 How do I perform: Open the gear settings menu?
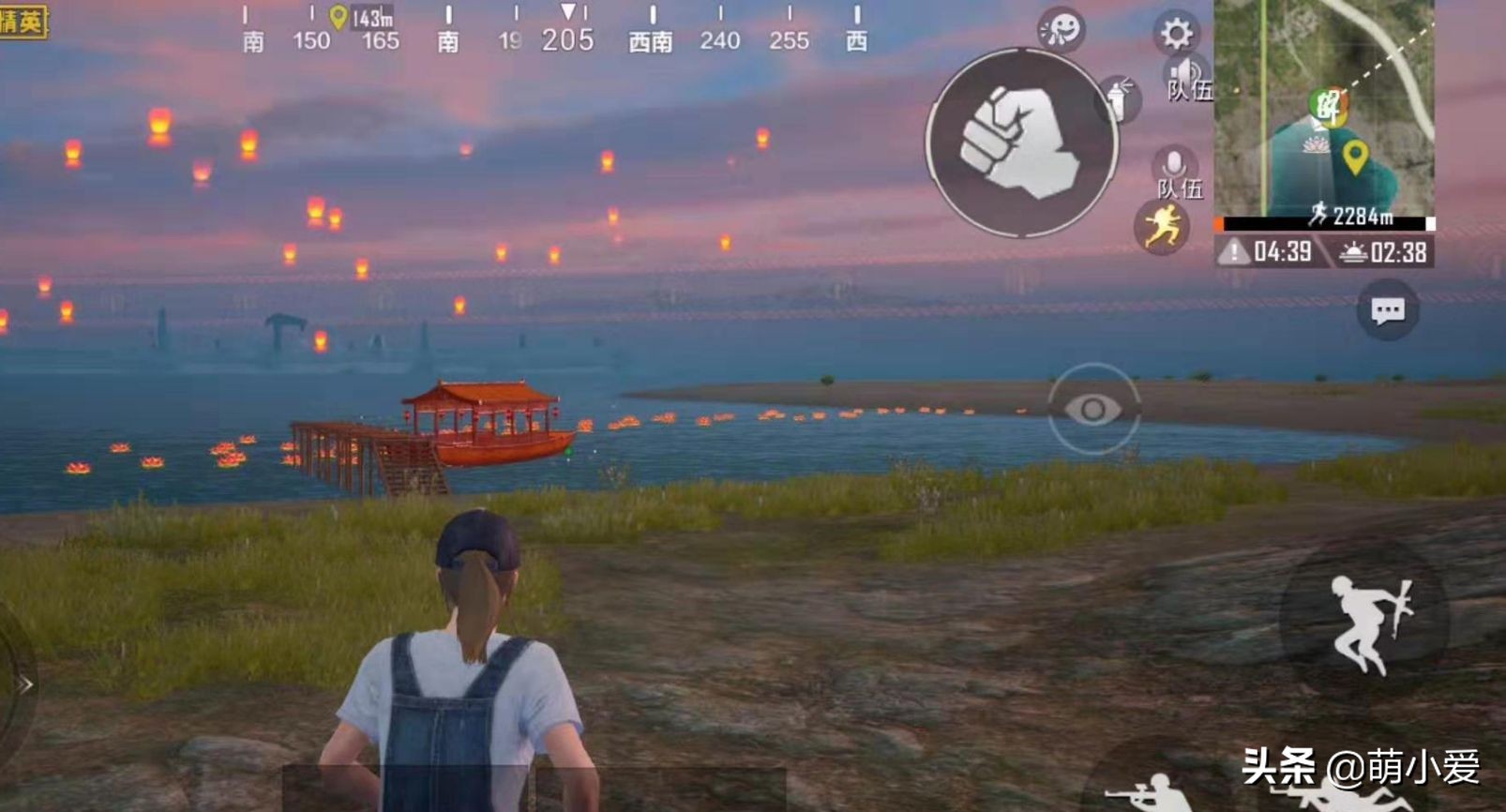[x=1176, y=34]
